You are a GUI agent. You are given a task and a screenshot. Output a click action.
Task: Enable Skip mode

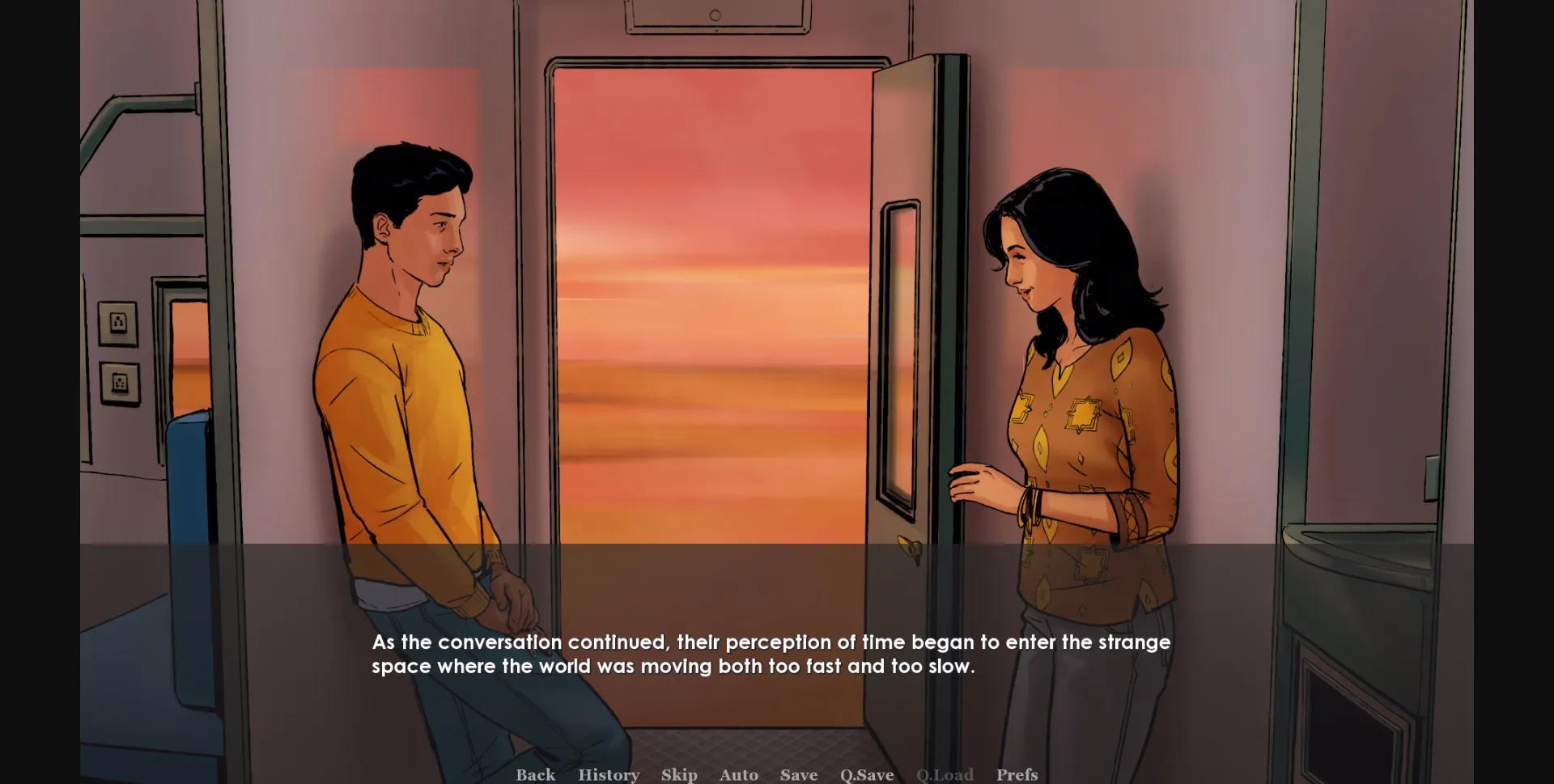point(679,774)
